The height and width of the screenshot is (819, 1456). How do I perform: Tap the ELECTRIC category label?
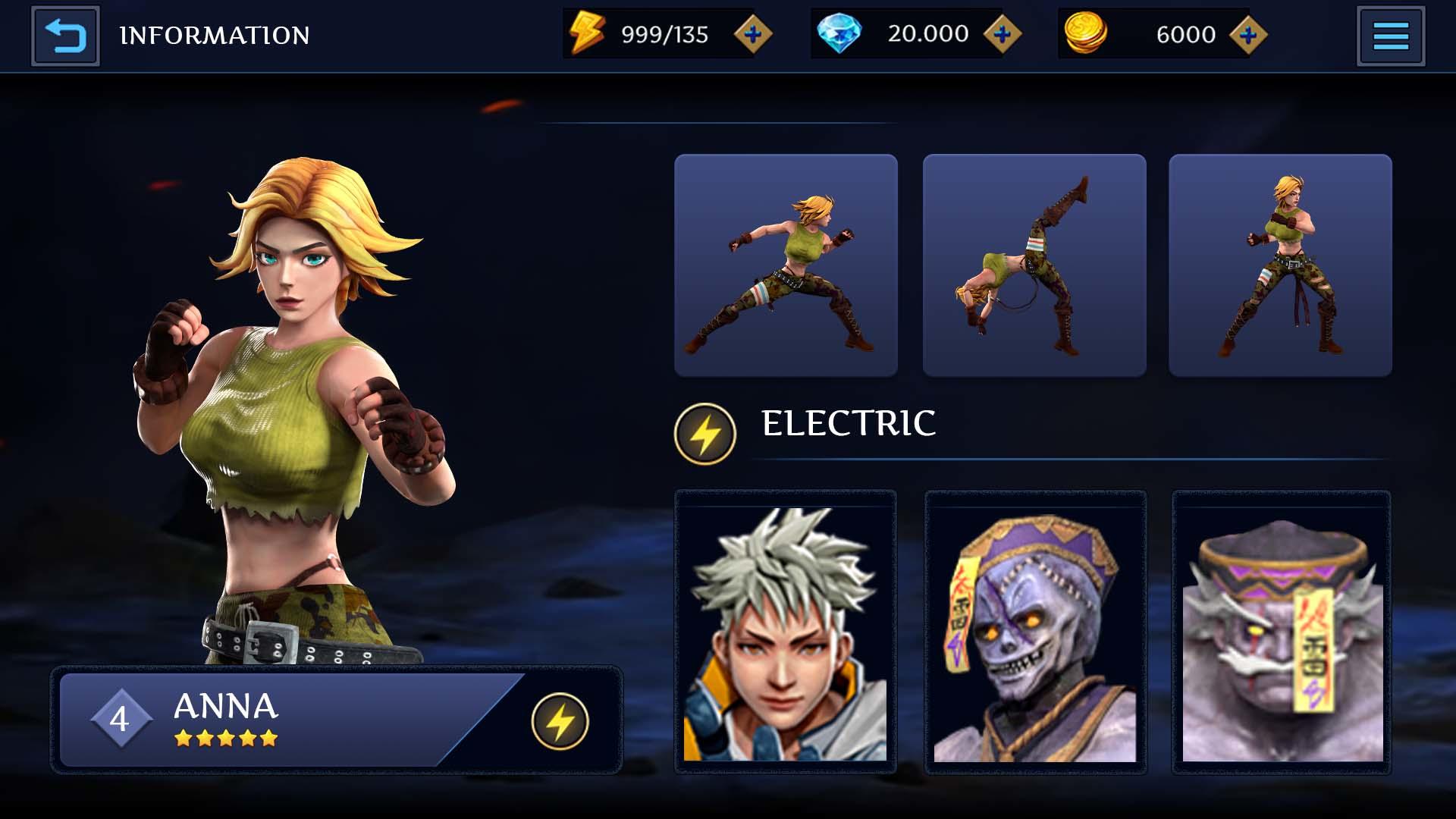pyautogui.click(x=849, y=423)
